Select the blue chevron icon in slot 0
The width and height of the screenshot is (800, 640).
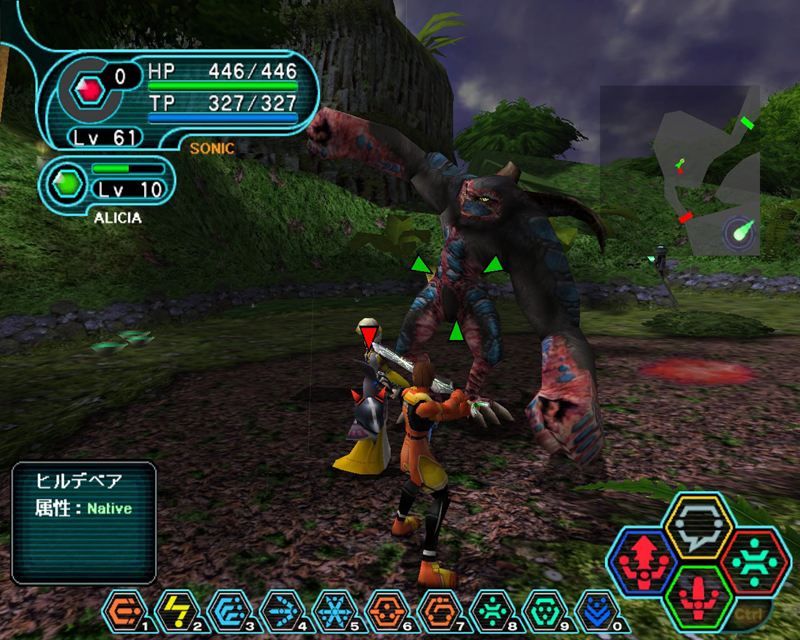click(x=598, y=609)
